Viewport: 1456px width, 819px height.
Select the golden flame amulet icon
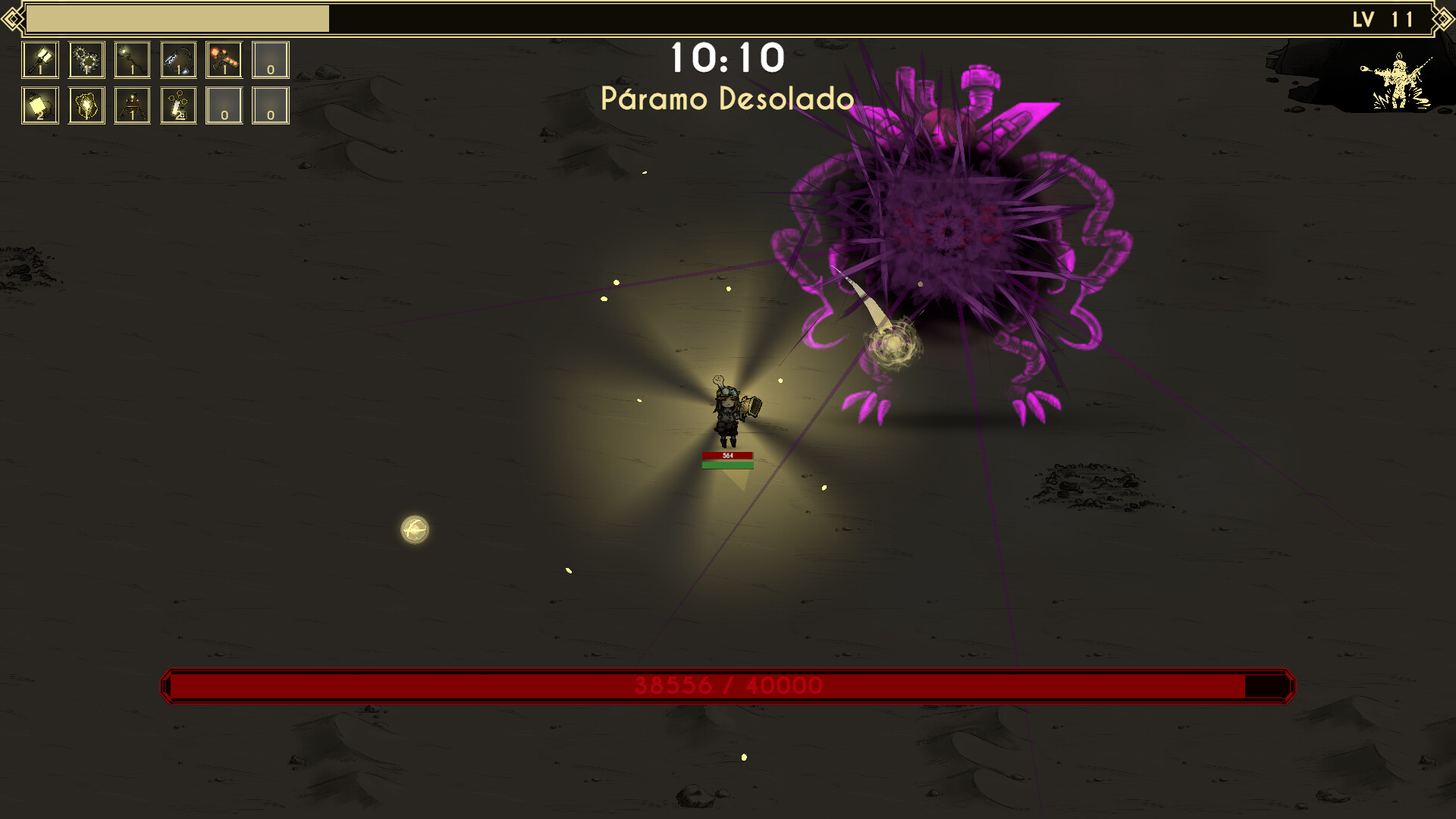(x=85, y=105)
